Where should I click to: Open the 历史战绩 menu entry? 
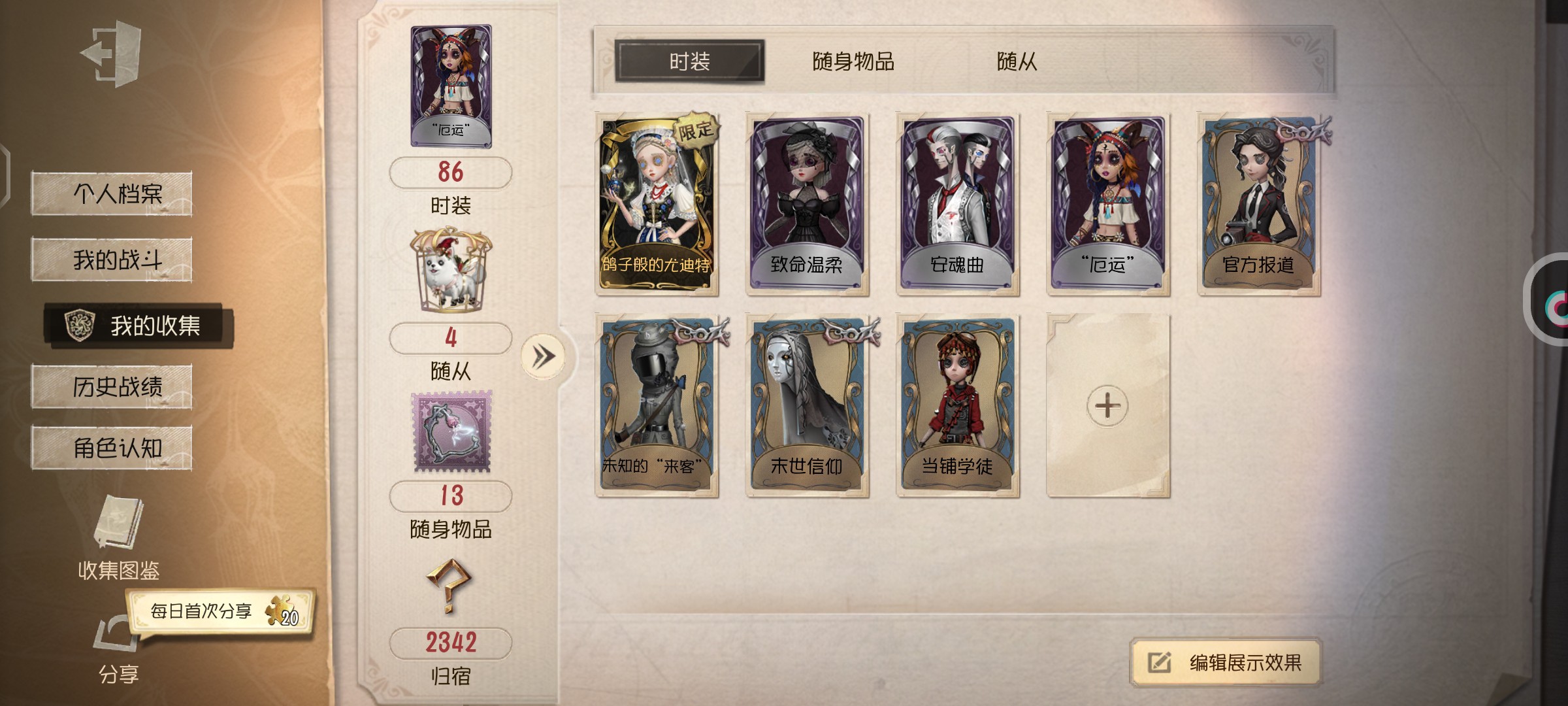112,387
